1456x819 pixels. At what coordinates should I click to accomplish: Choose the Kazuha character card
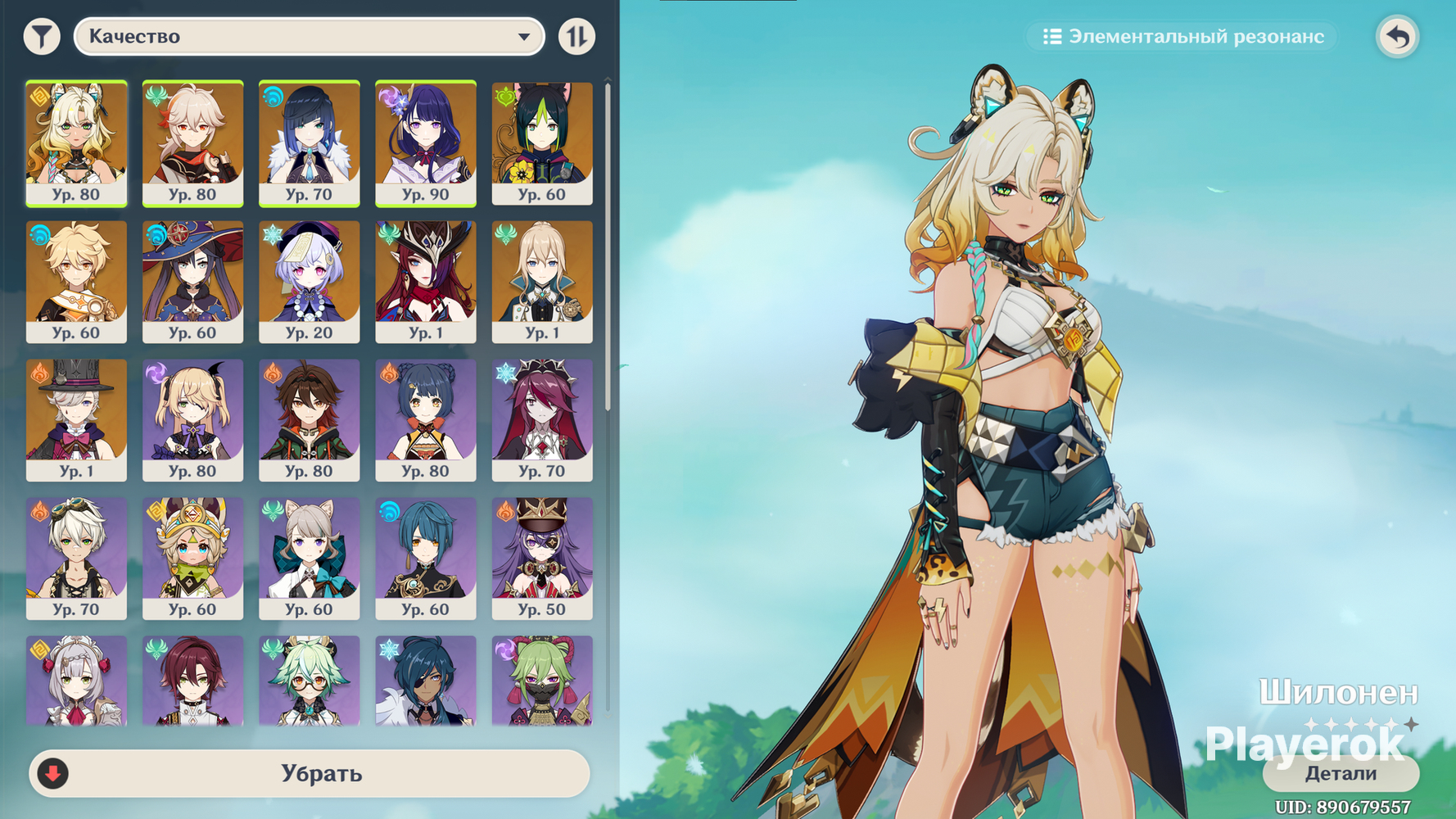(x=192, y=143)
